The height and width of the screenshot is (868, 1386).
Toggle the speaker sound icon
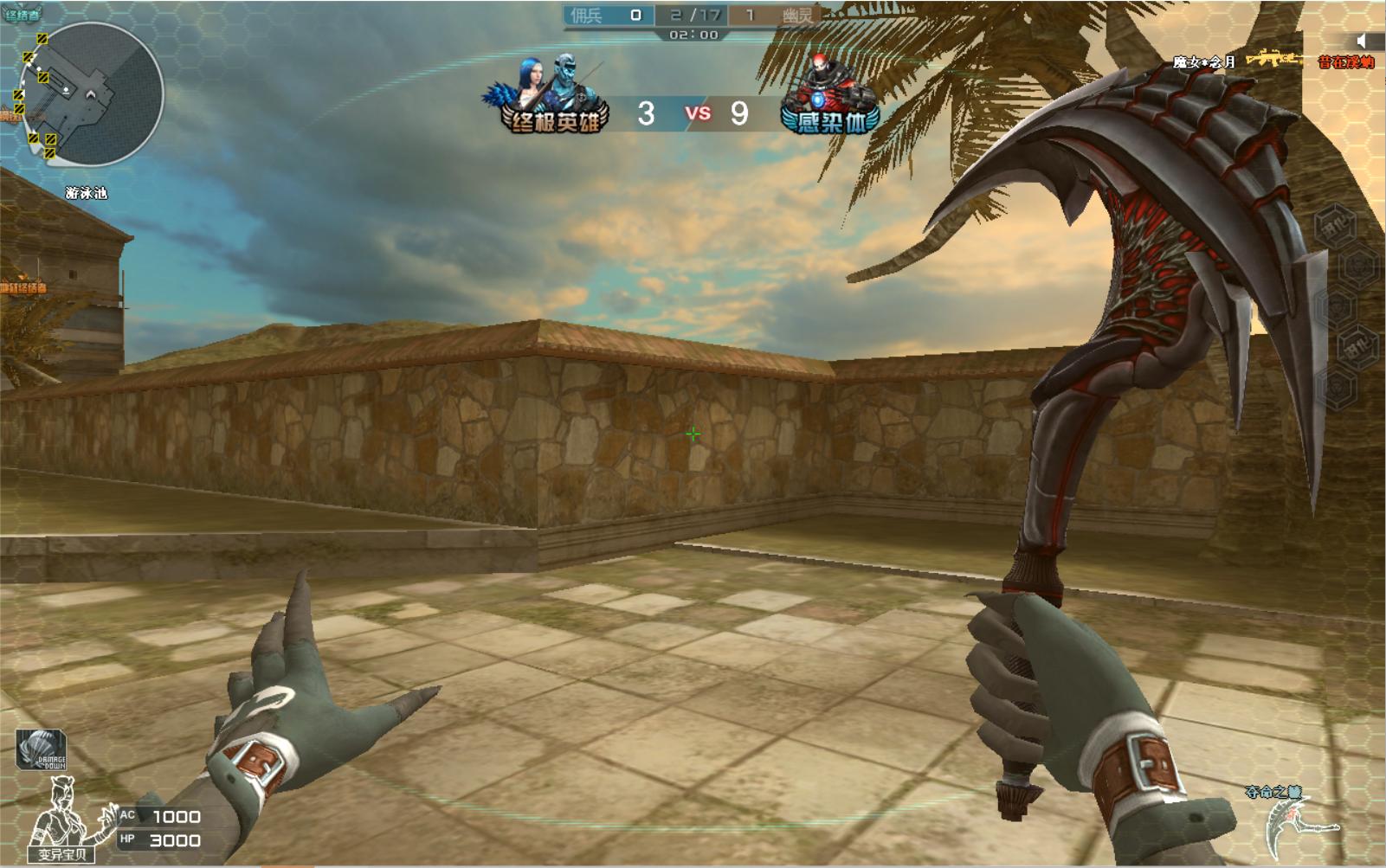point(1362,42)
